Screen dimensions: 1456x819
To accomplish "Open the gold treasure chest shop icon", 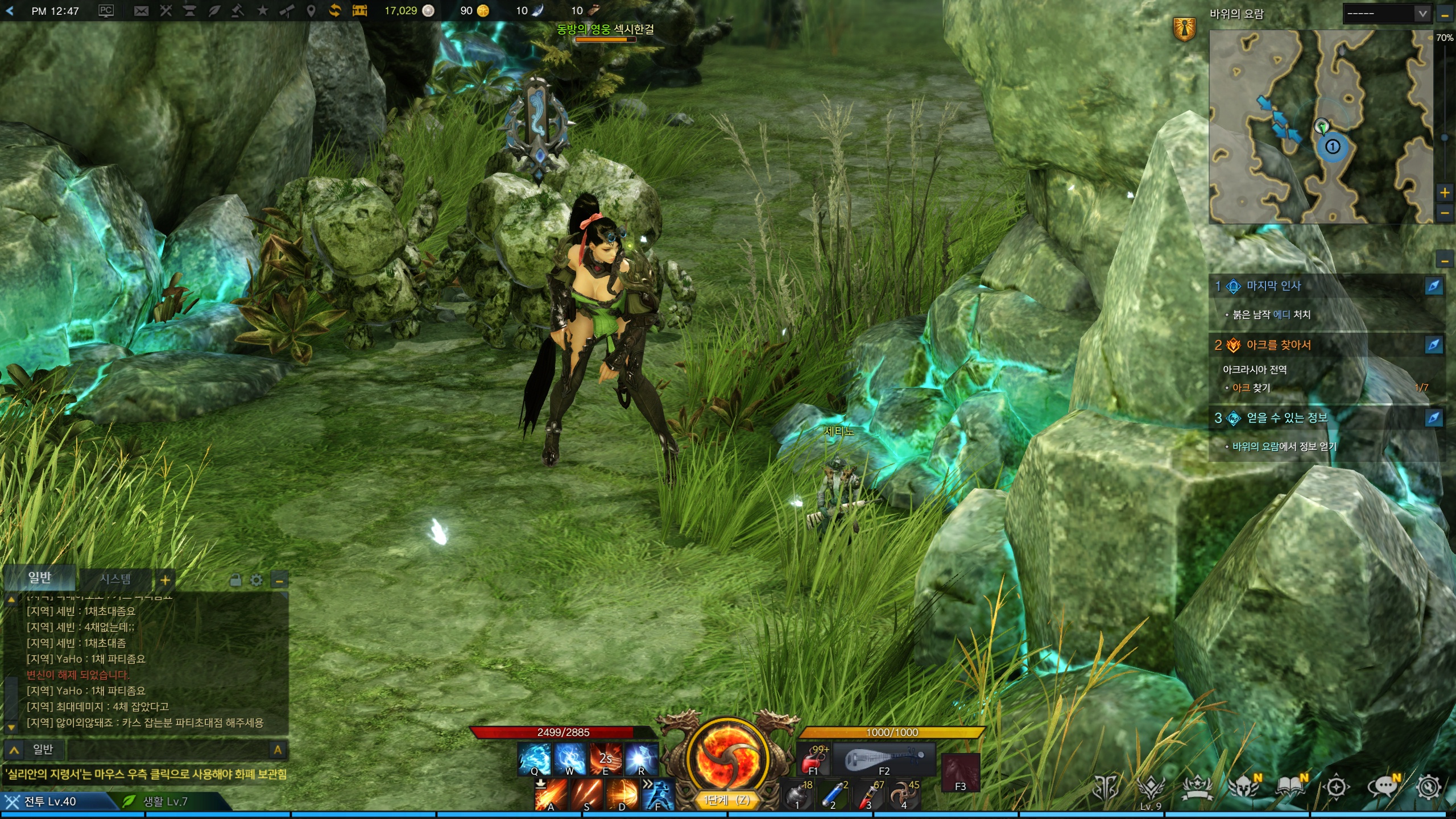I will (x=359, y=11).
